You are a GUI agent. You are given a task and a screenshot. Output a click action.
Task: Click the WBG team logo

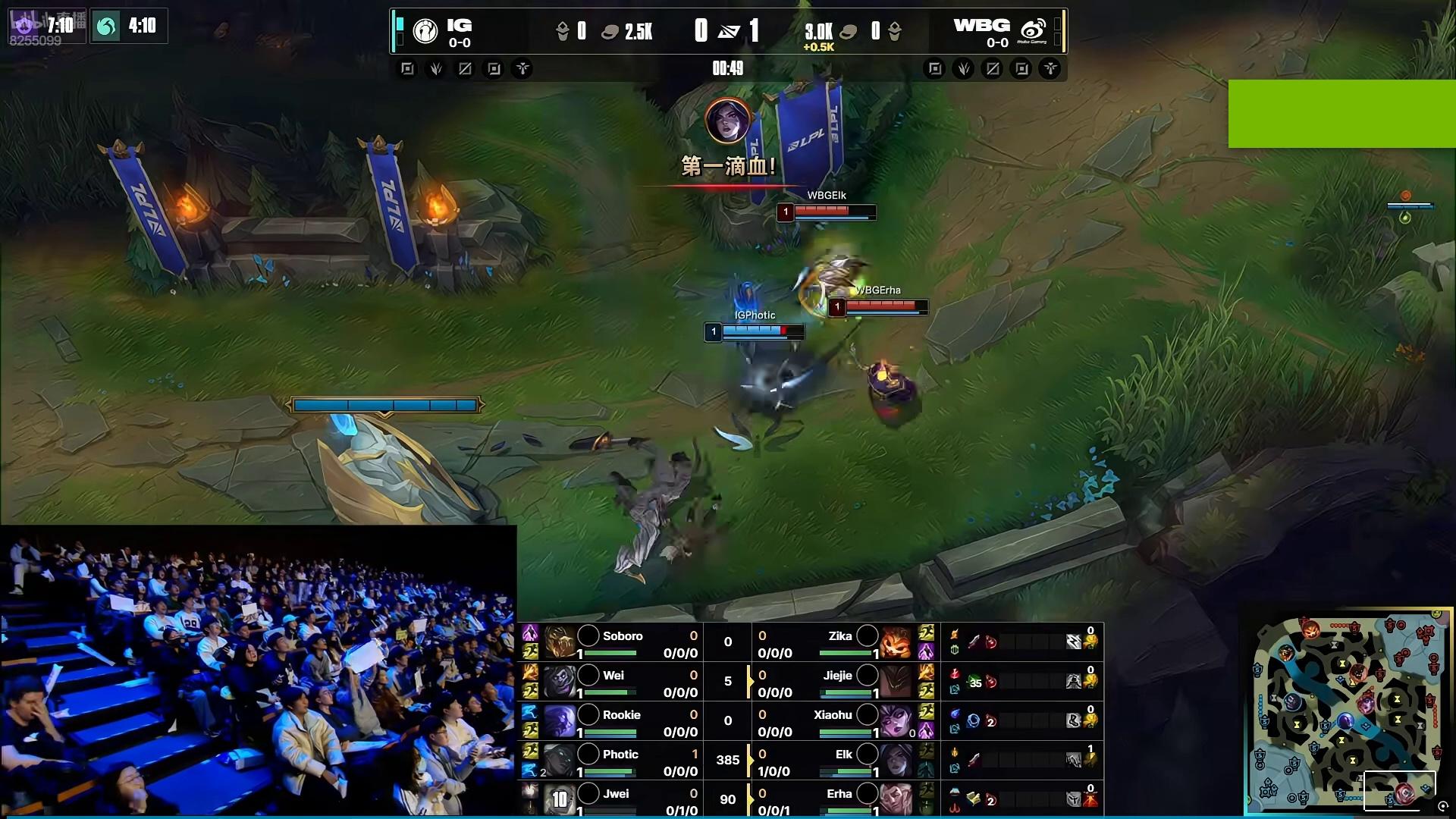pos(1033,31)
